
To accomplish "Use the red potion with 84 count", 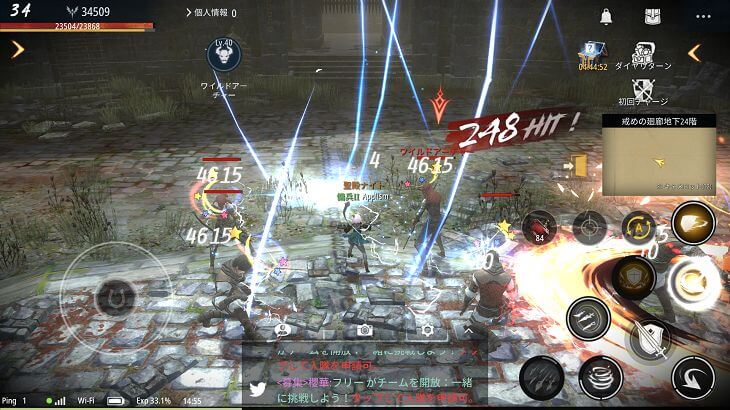I will tap(539, 227).
